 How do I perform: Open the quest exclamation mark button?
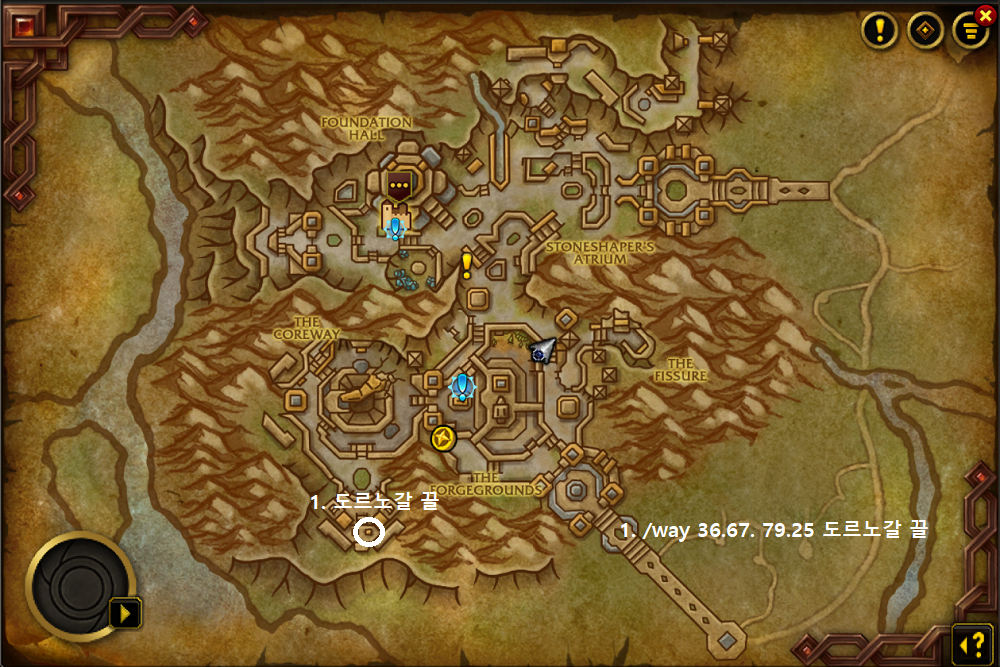[x=879, y=30]
